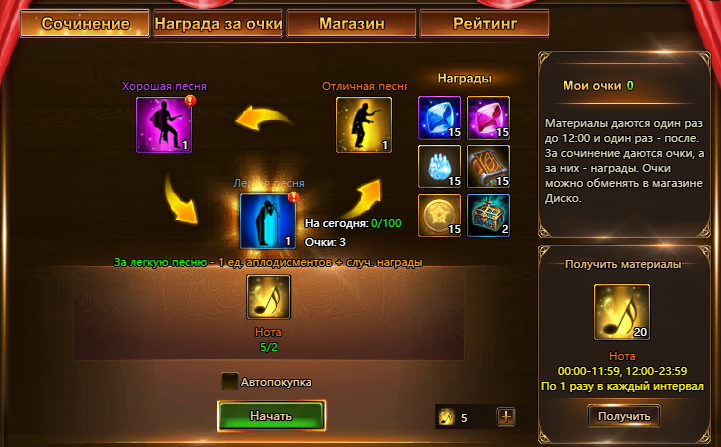Inspect the white crystal shard reward
Image resolution: width=721 pixels, height=447 pixels.
[x=439, y=167]
